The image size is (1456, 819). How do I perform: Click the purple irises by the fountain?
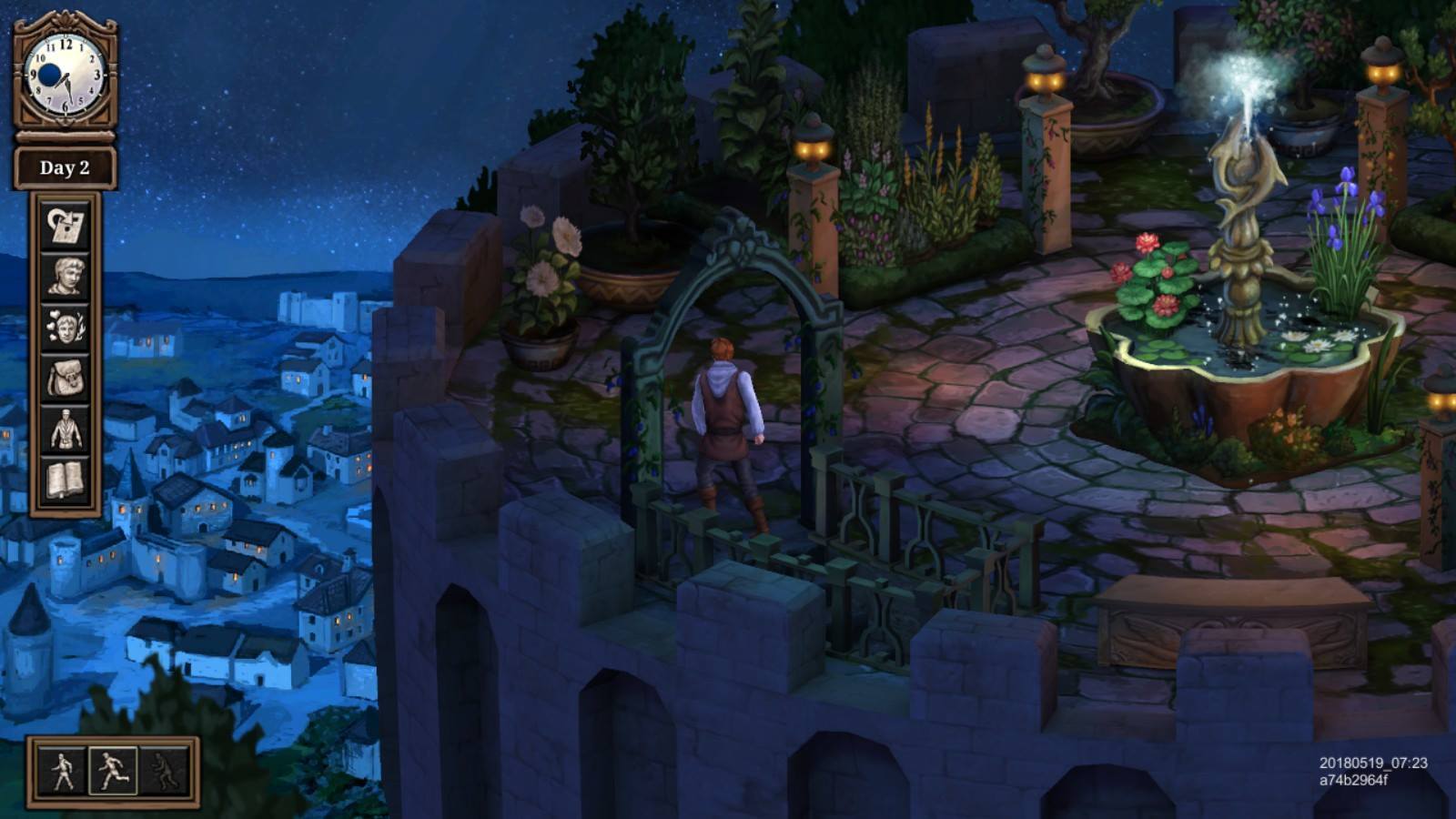click(1338, 227)
